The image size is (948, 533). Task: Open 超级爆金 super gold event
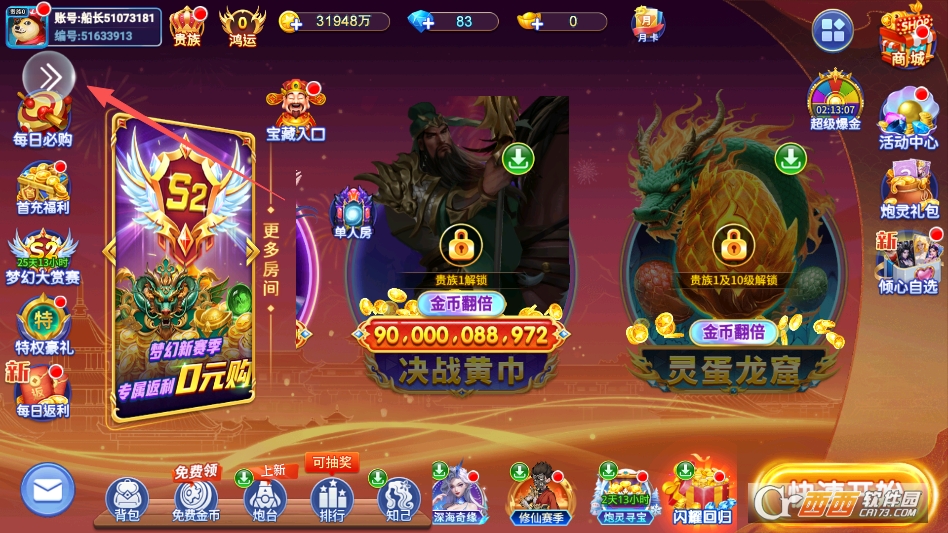click(x=835, y=100)
